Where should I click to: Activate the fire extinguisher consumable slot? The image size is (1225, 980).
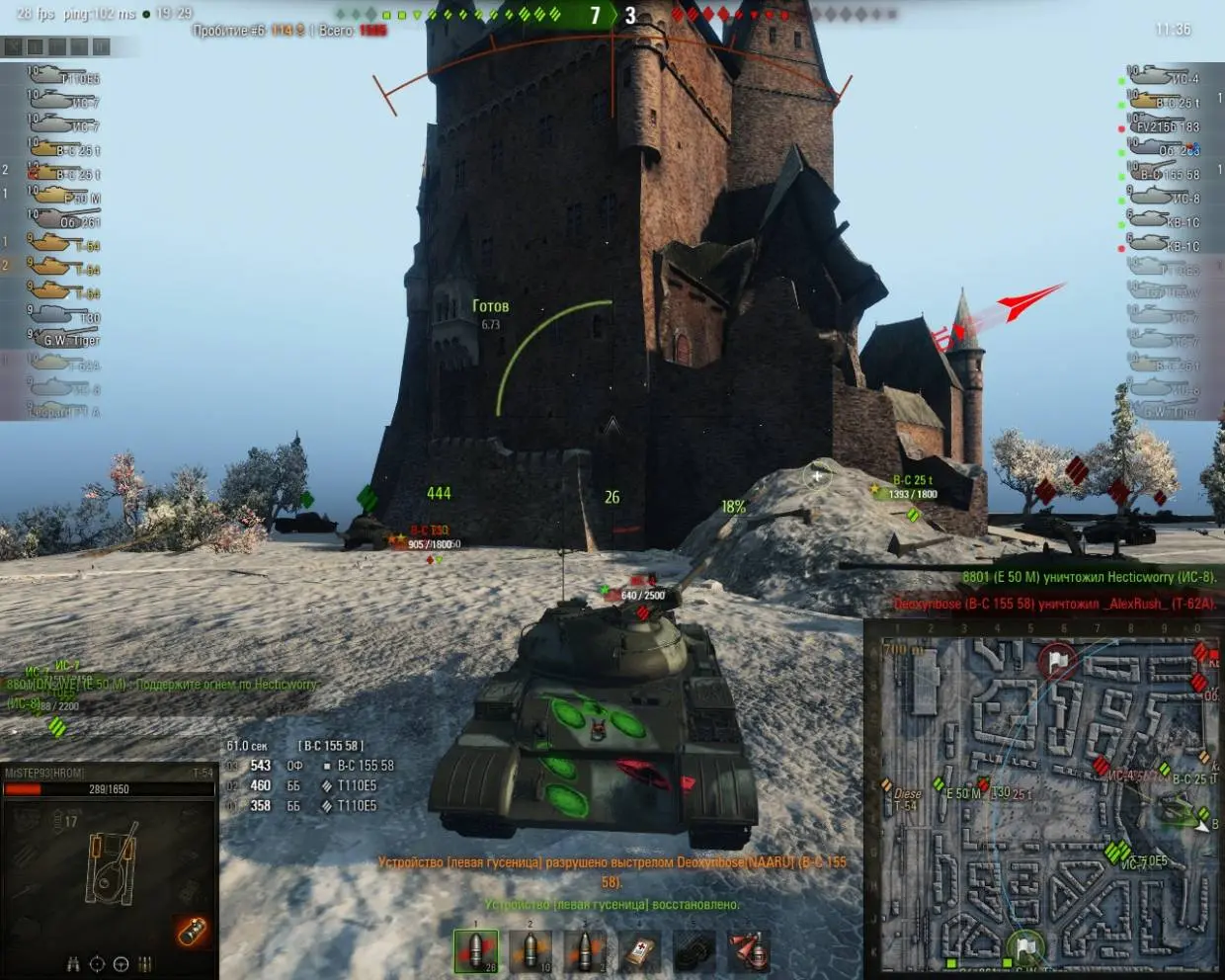749,950
